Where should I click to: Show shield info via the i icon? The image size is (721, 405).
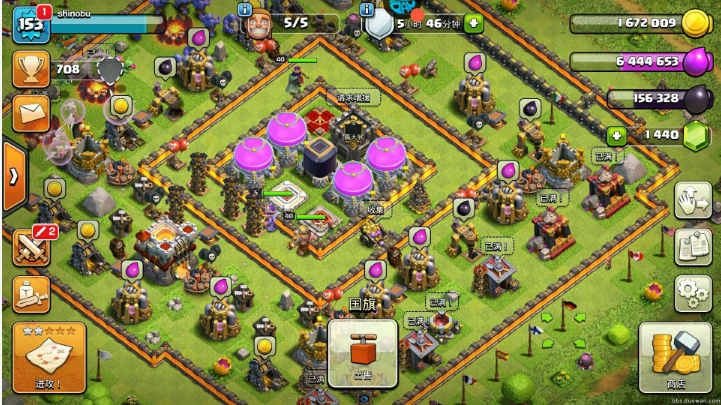tap(367, 9)
